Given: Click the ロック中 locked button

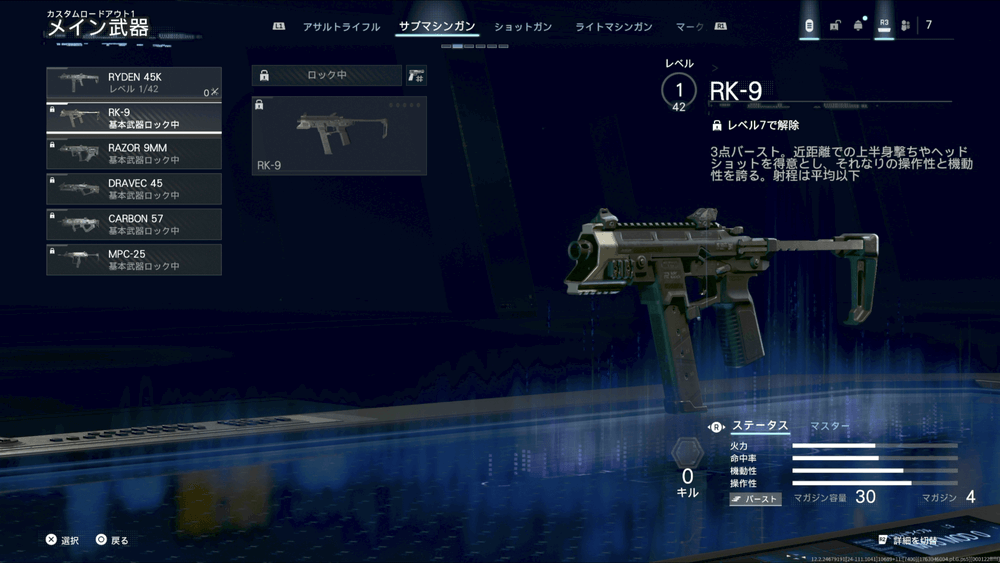Looking at the screenshot, I should click(x=326, y=75).
